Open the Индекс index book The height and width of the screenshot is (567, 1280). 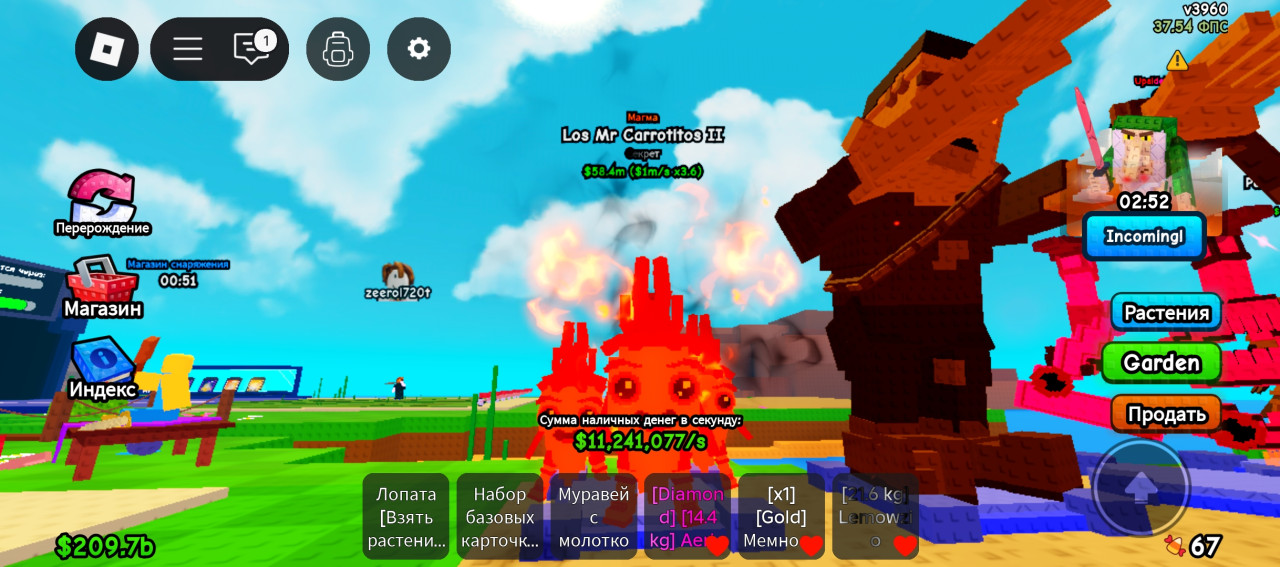[102, 367]
